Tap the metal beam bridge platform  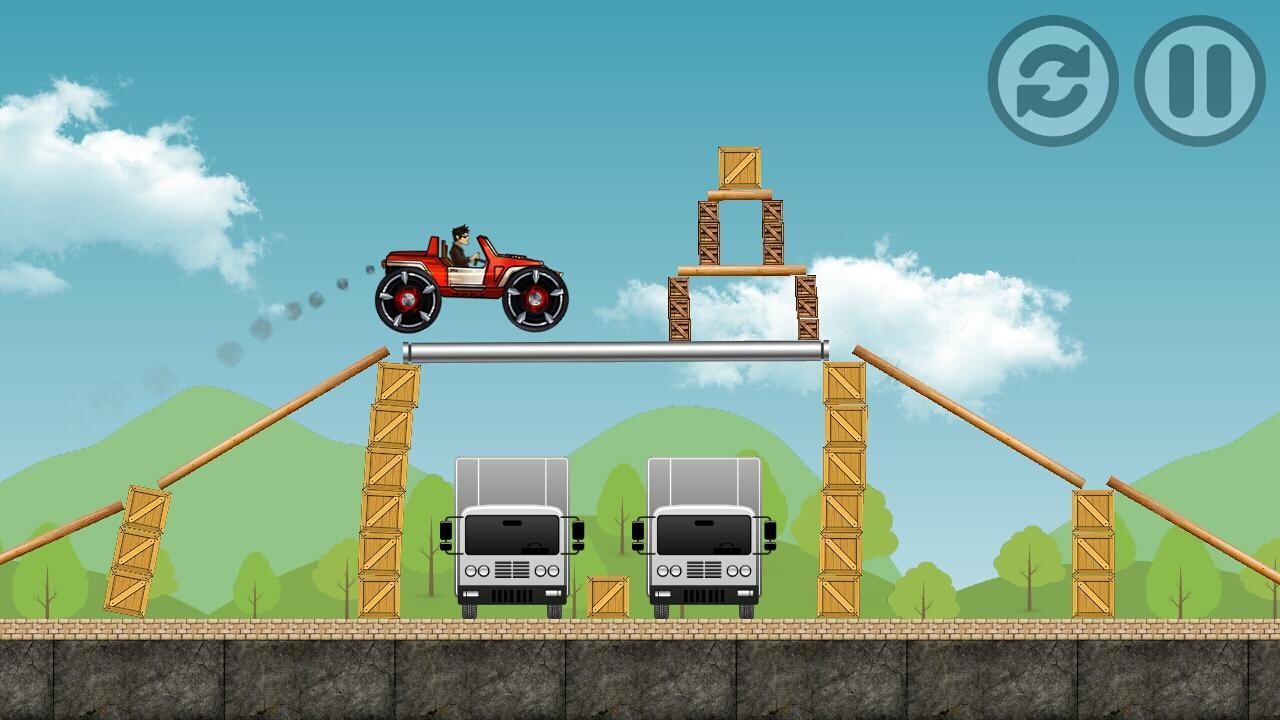[615, 349]
